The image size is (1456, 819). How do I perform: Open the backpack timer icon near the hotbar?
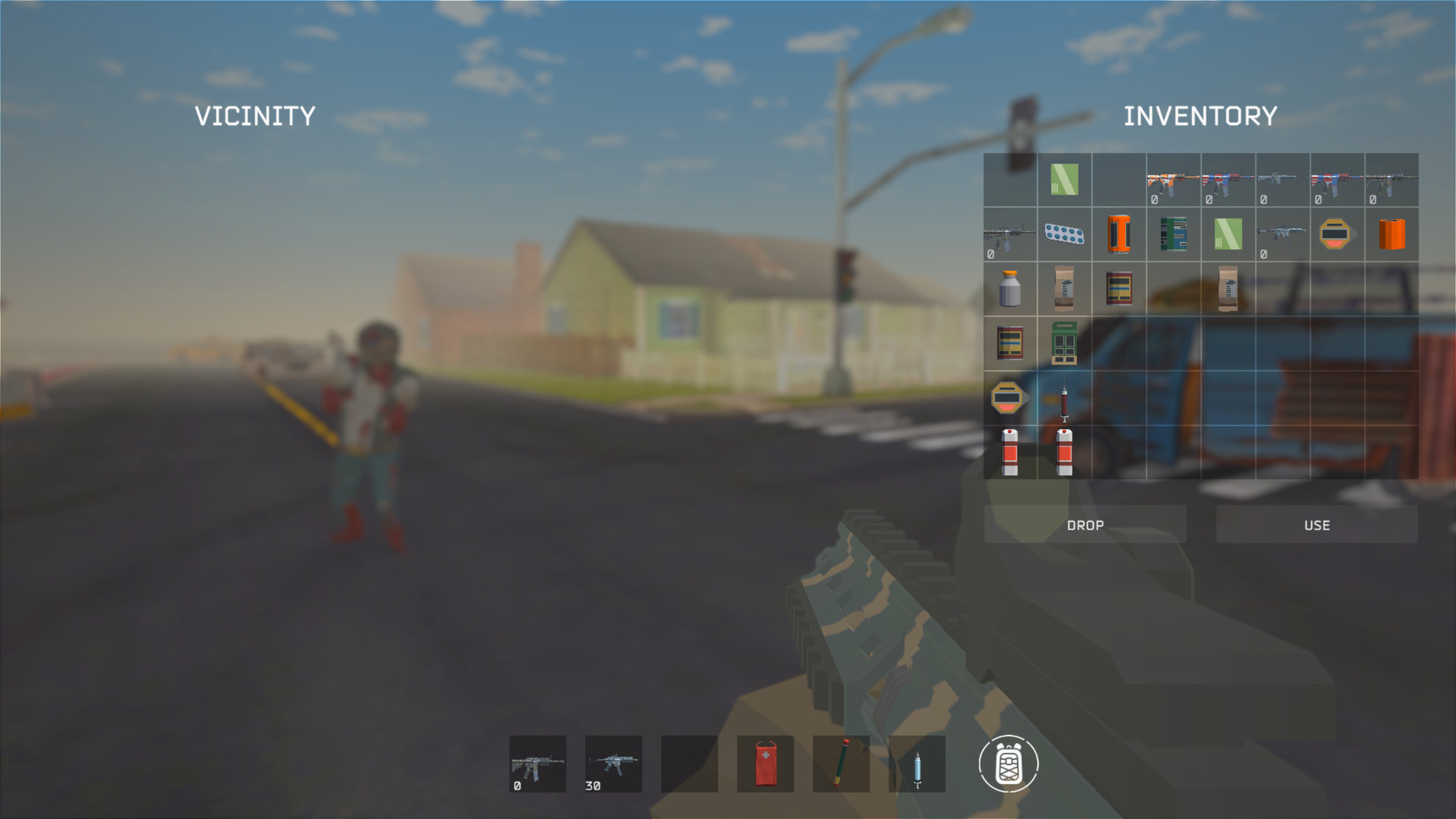(1010, 764)
